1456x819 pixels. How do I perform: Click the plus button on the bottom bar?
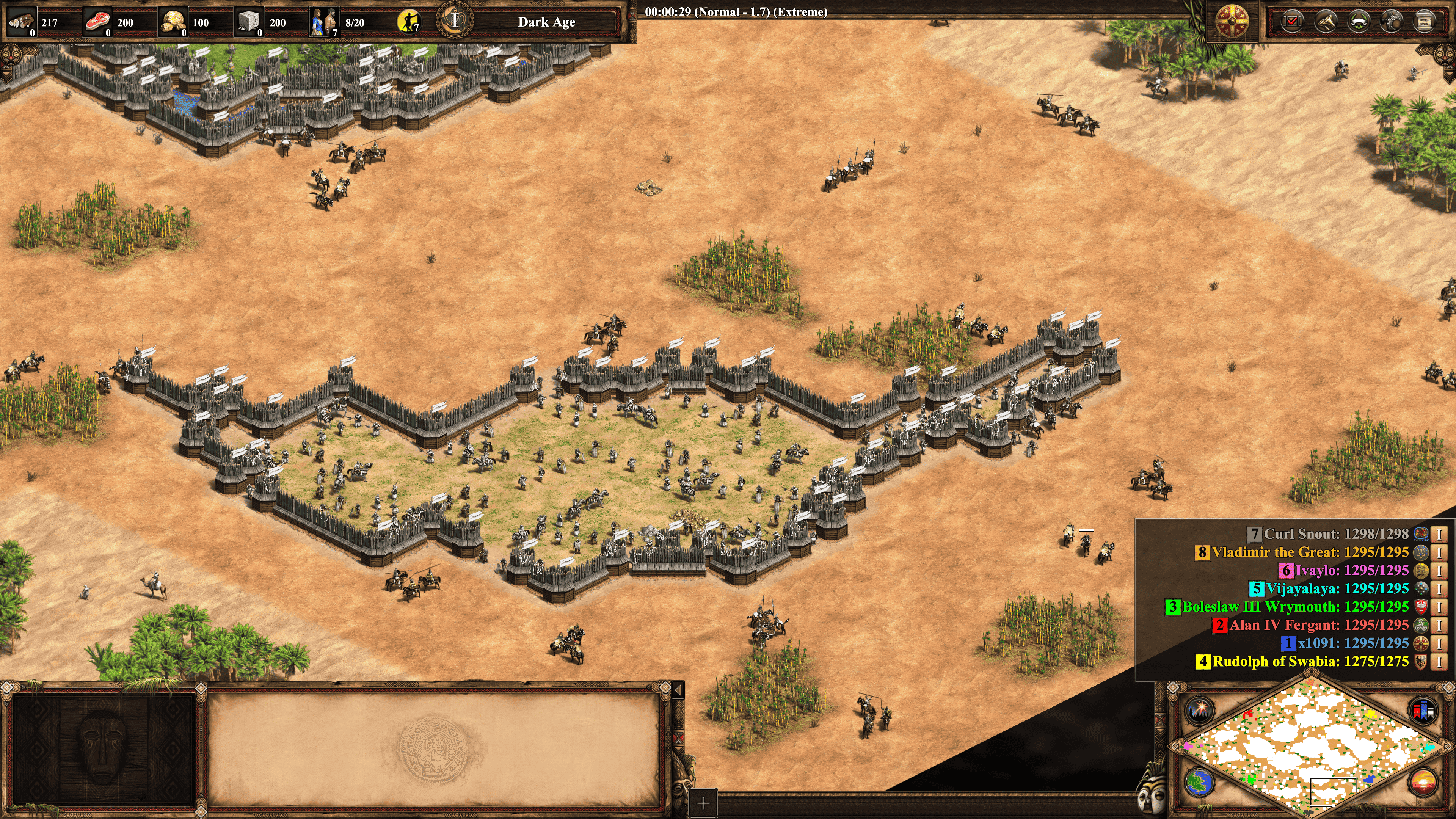tap(703, 803)
